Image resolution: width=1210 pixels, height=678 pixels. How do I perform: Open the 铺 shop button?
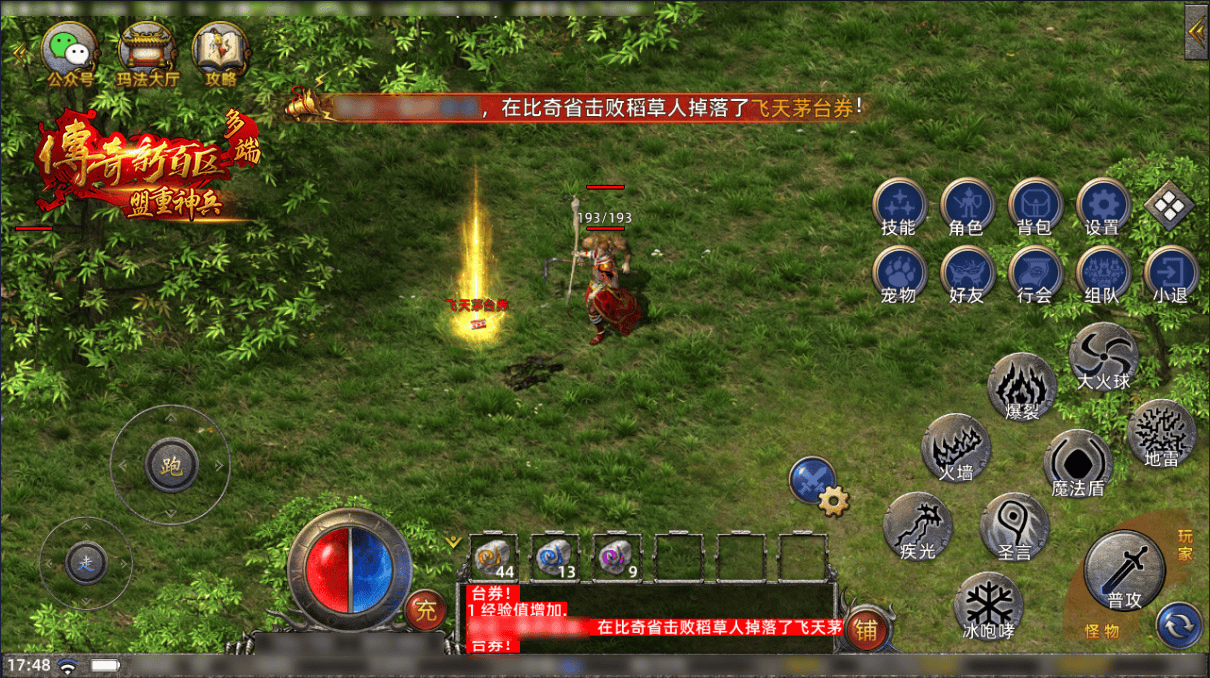(x=865, y=630)
